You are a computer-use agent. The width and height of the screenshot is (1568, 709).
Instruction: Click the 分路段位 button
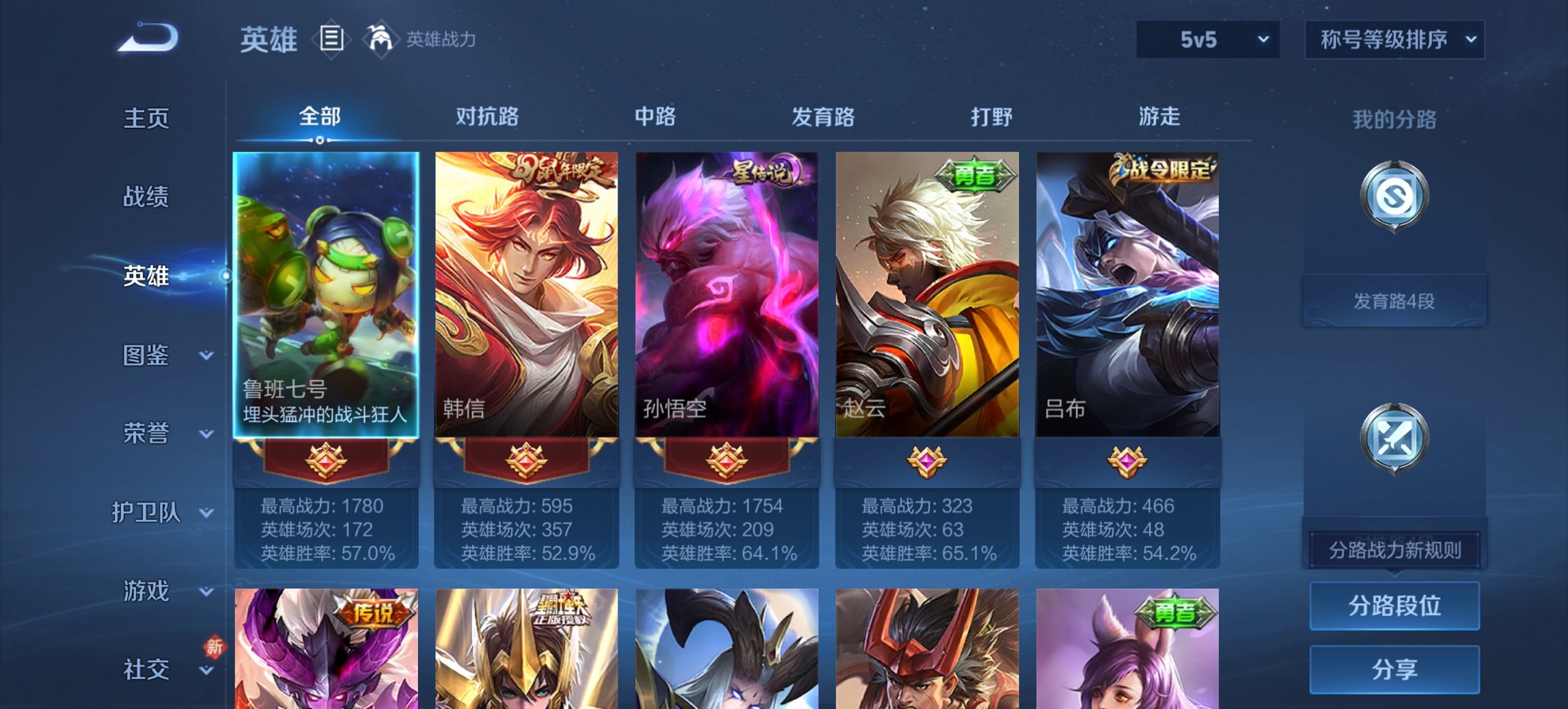click(1394, 606)
